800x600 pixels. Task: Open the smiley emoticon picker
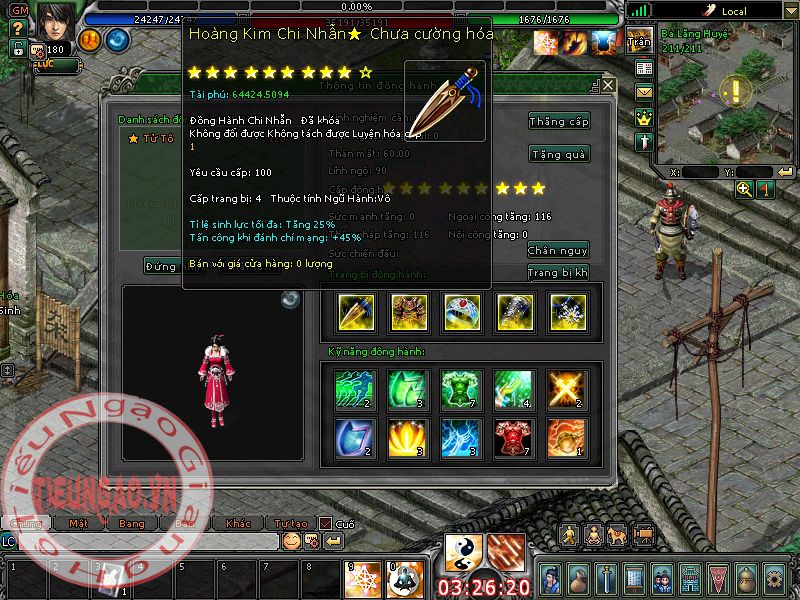pyautogui.click(x=291, y=541)
